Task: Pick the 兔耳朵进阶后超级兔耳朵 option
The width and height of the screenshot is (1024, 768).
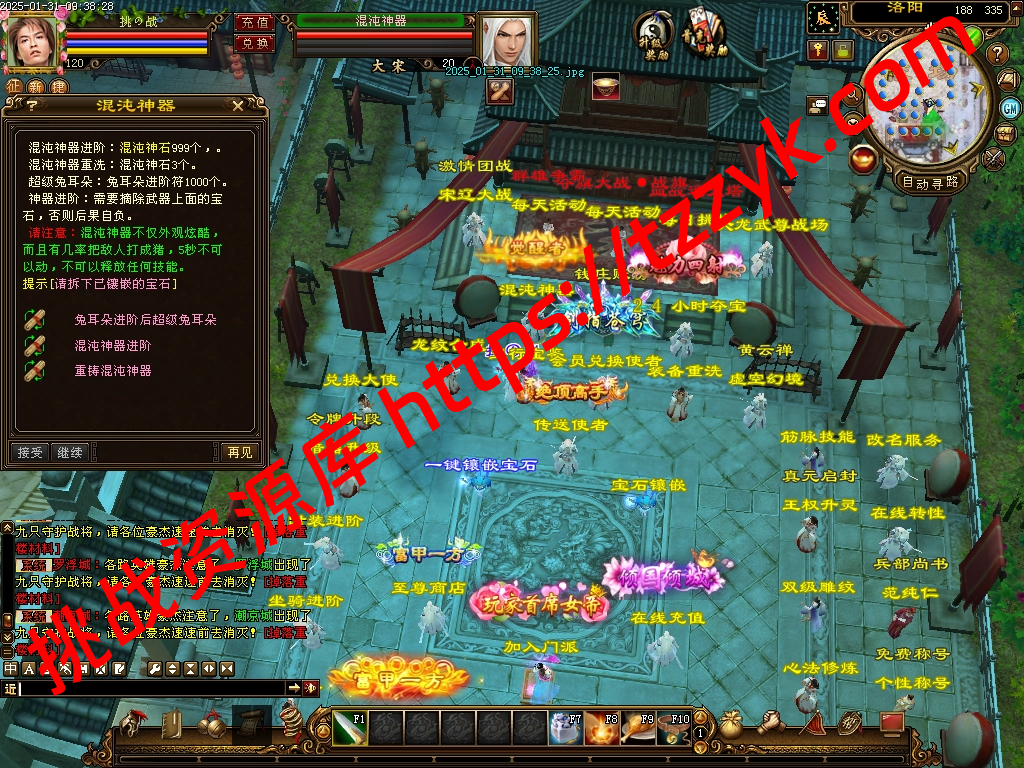Action: [x=145, y=320]
